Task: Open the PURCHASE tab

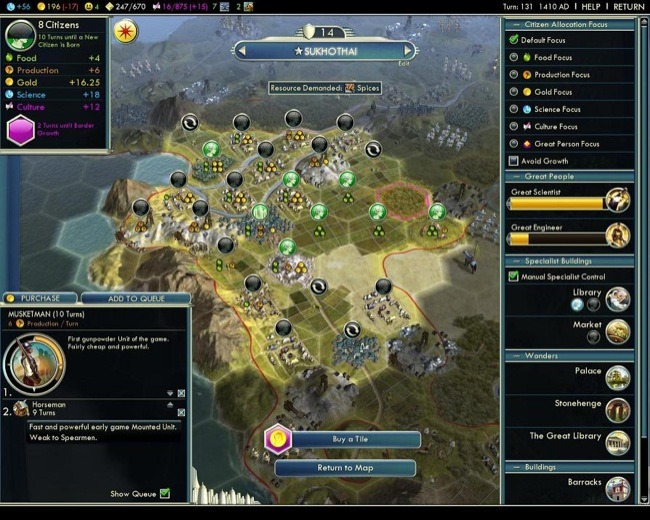Action: click(40, 298)
